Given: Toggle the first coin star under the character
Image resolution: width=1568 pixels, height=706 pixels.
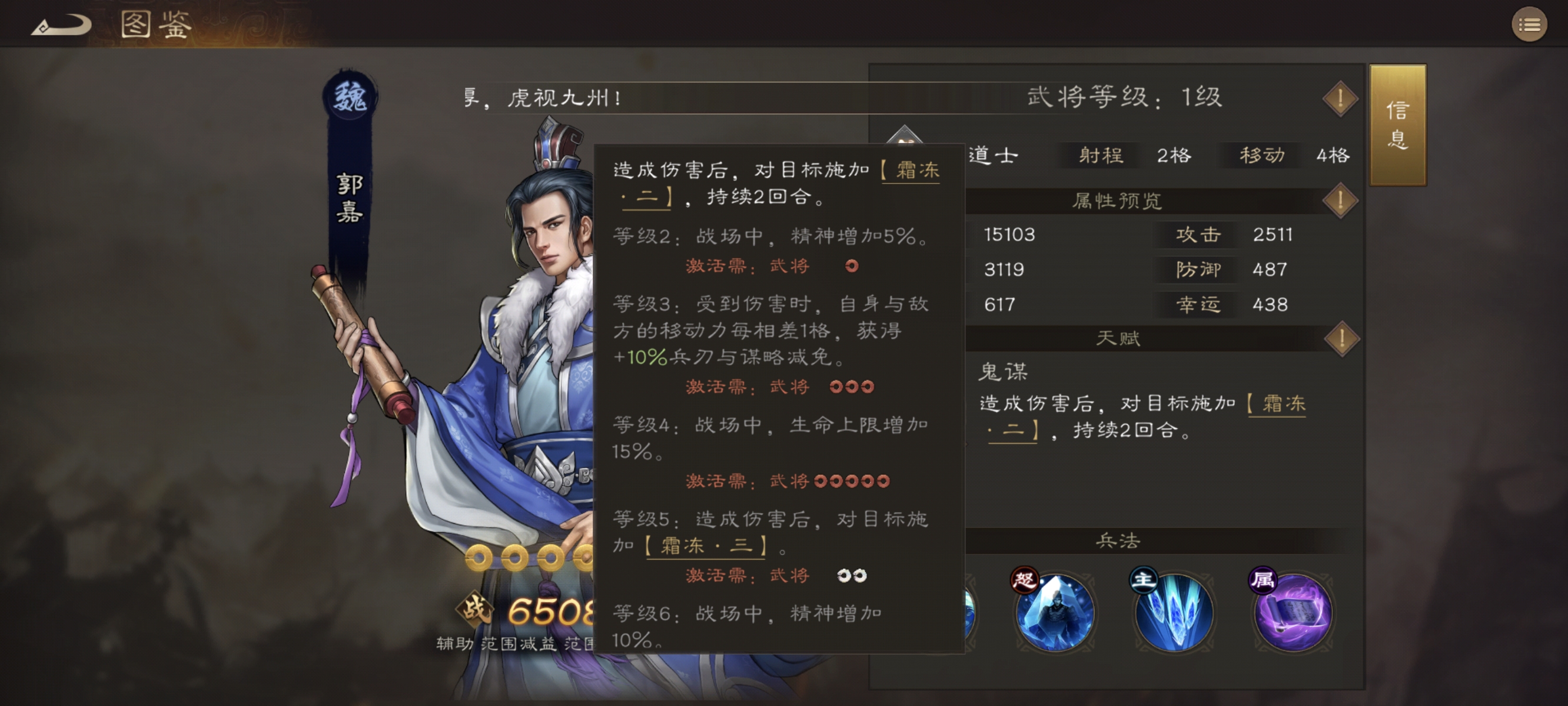Looking at the screenshot, I should [478, 557].
